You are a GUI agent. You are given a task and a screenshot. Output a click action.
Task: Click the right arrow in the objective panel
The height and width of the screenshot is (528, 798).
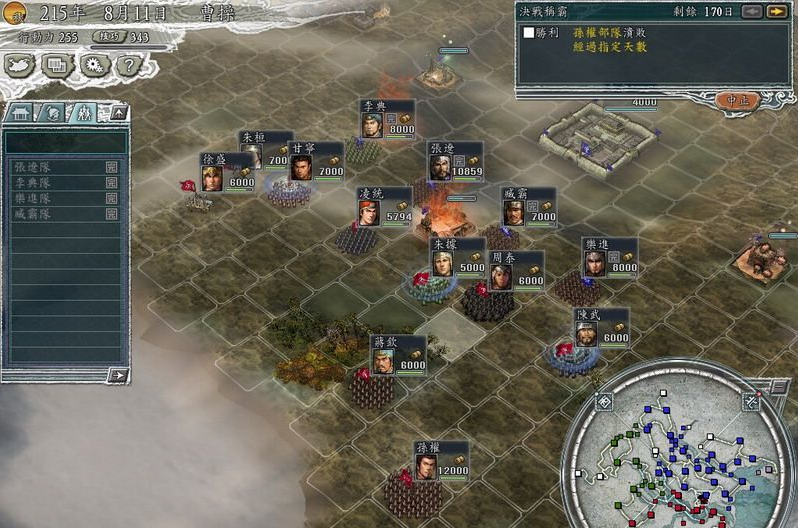tap(776, 11)
